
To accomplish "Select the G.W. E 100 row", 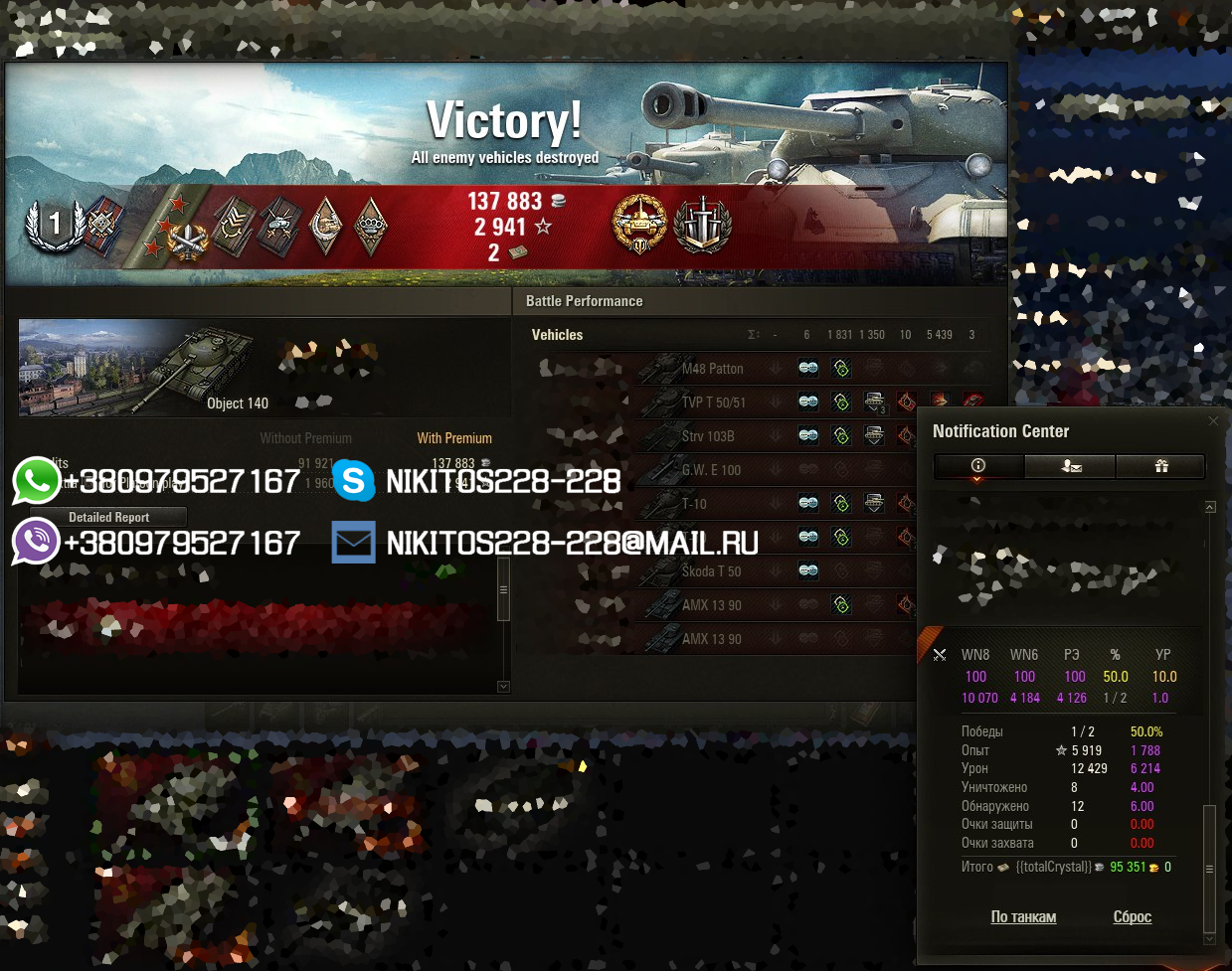I will coord(711,470).
